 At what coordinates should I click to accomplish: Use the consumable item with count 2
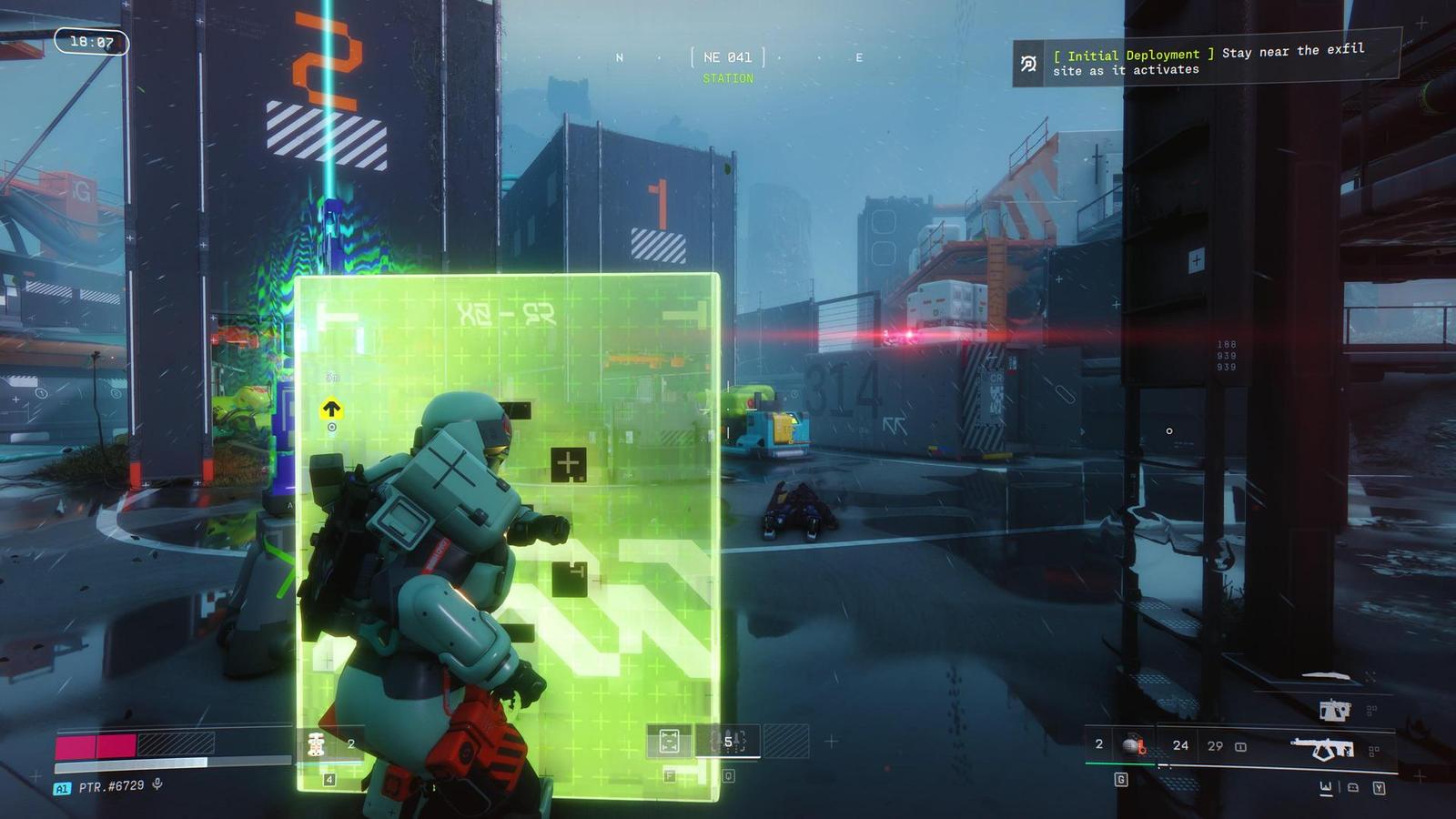[317, 743]
